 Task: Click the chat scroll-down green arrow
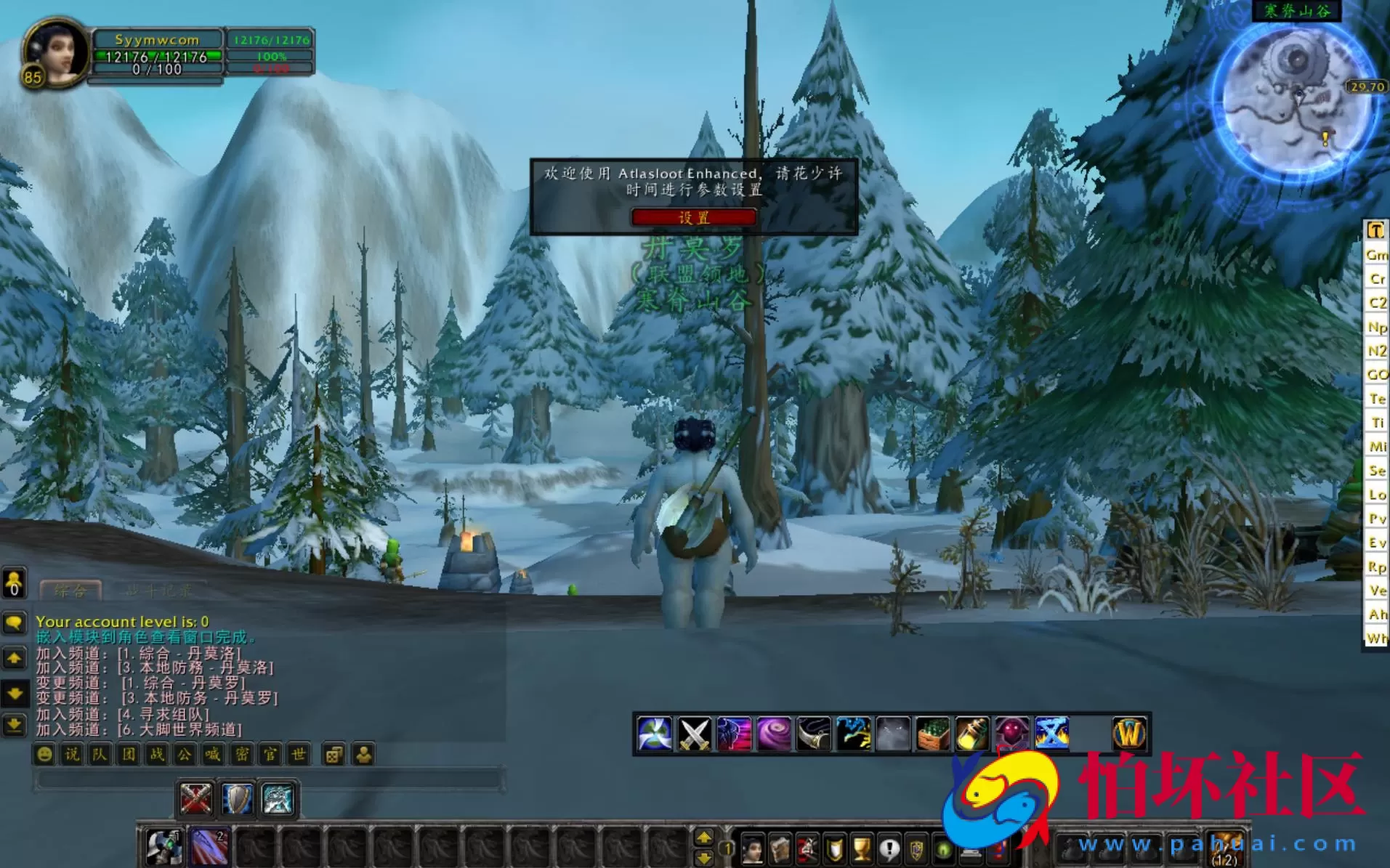[x=14, y=695]
